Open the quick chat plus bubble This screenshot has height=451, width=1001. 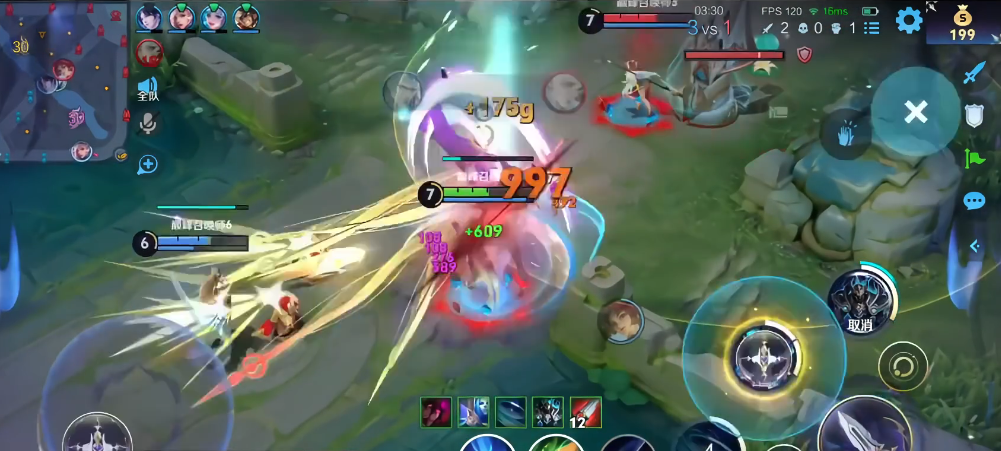click(x=148, y=163)
